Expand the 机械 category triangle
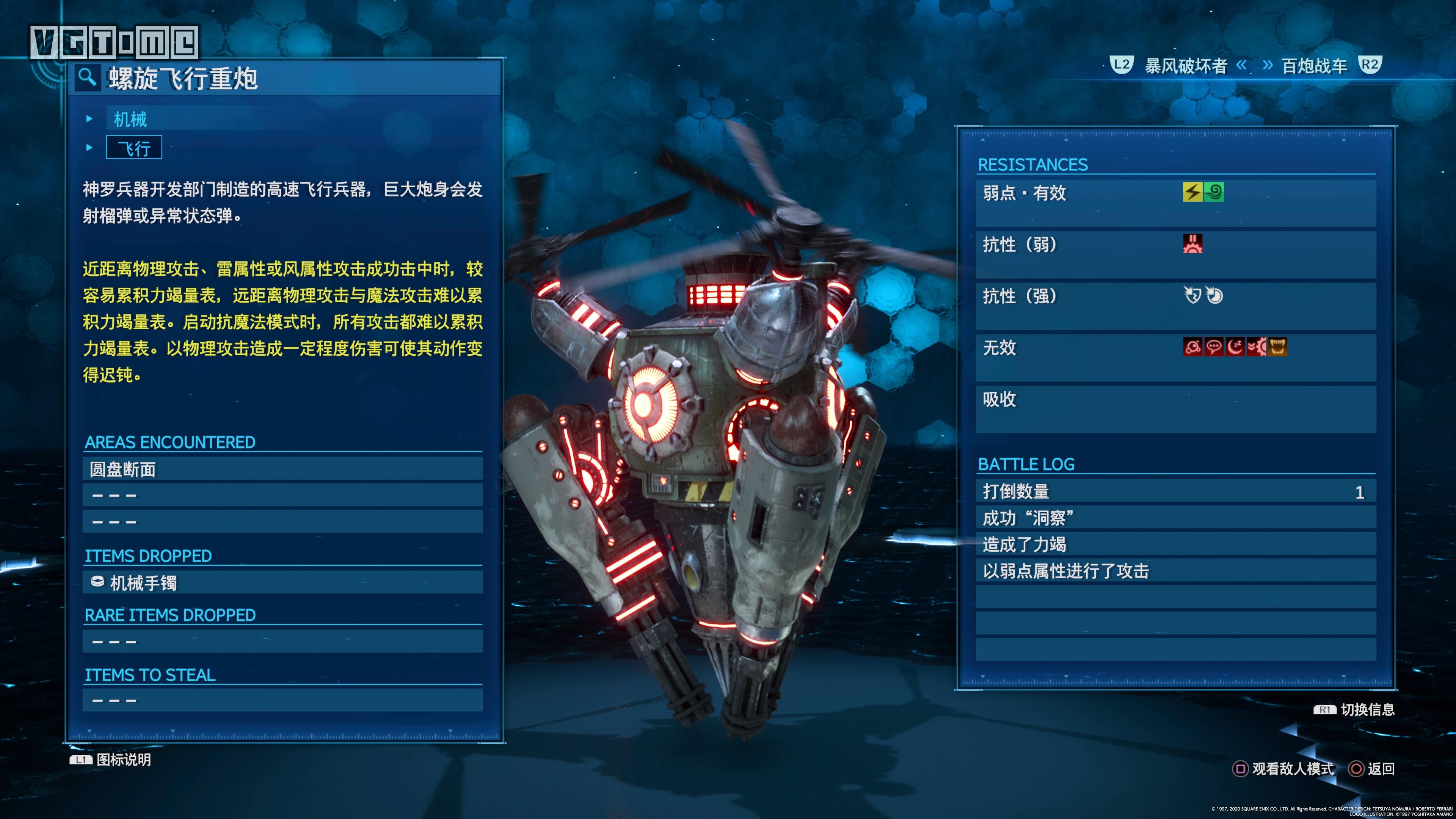Image resolution: width=1456 pixels, height=819 pixels. coord(89,119)
